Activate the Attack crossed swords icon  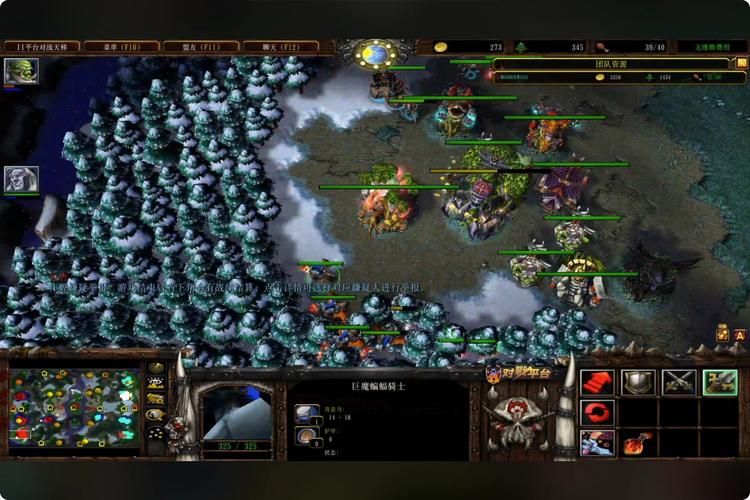coord(679,382)
